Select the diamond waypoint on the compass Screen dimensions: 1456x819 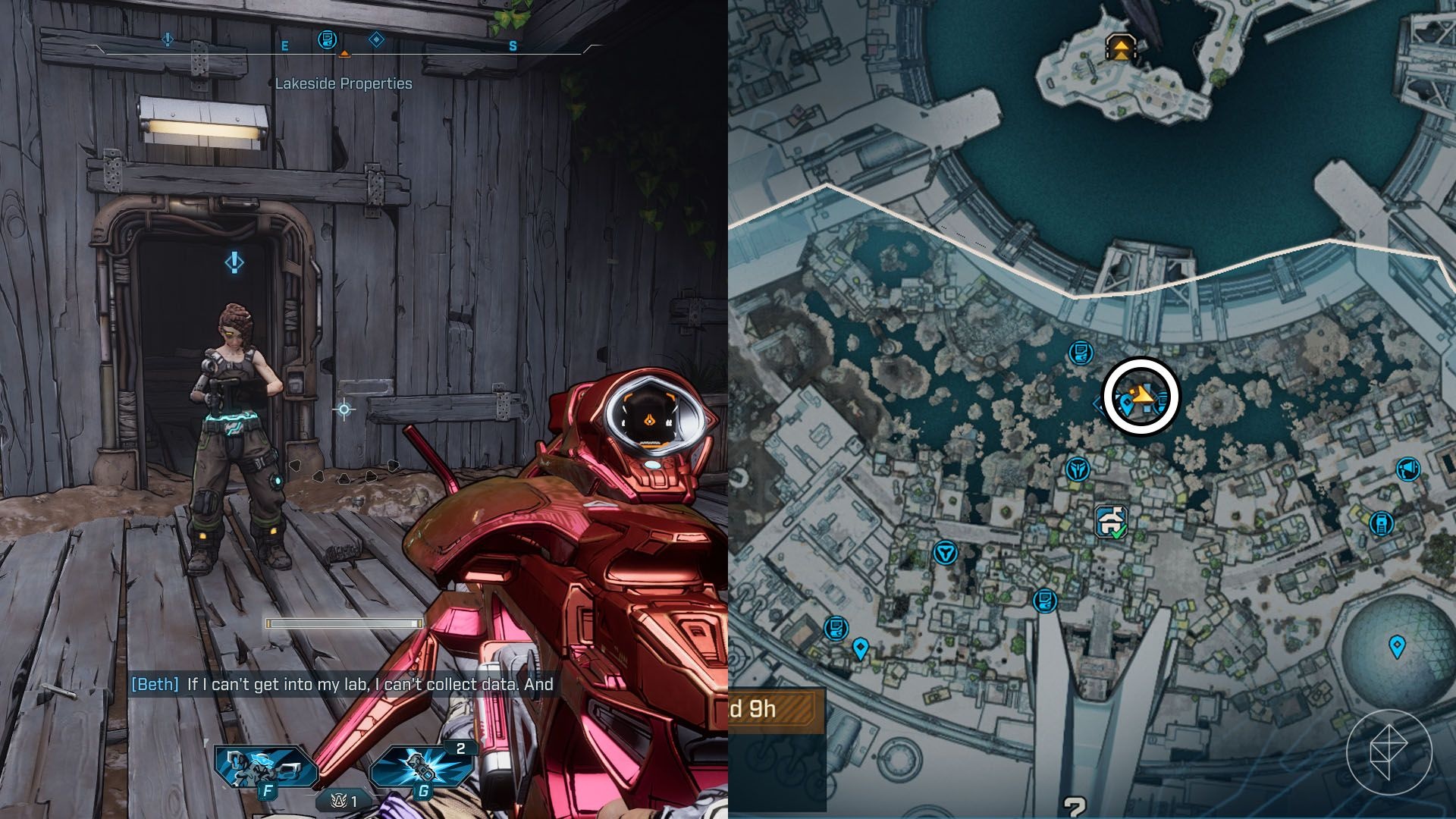(376, 39)
